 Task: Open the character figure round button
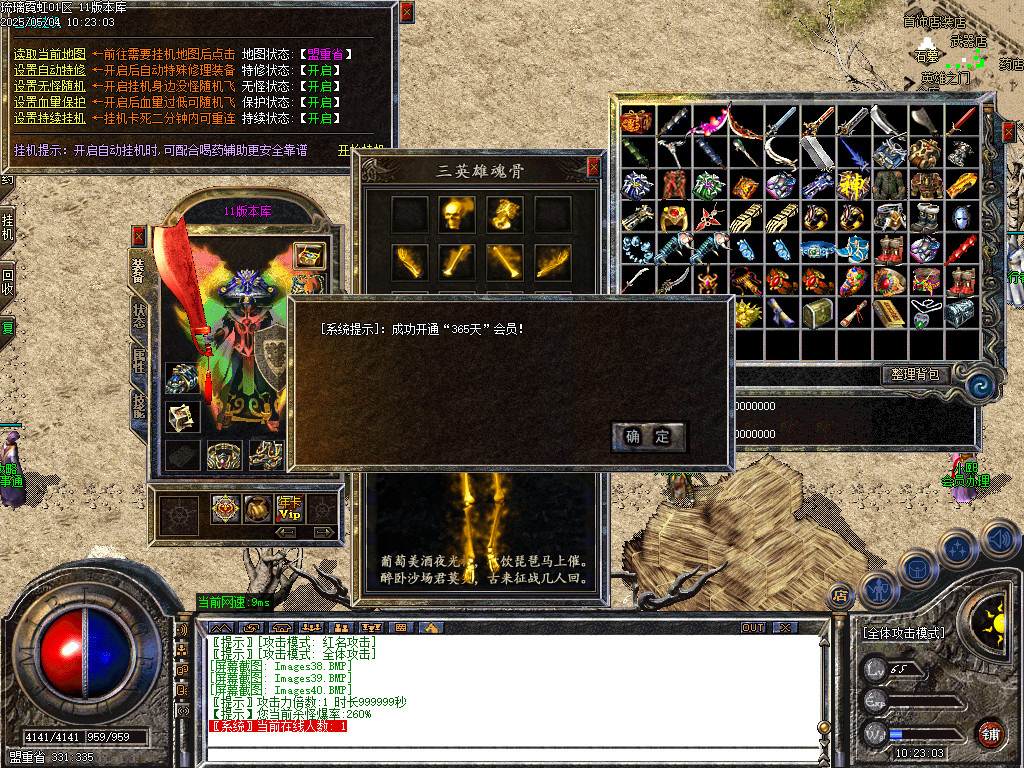[877, 590]
